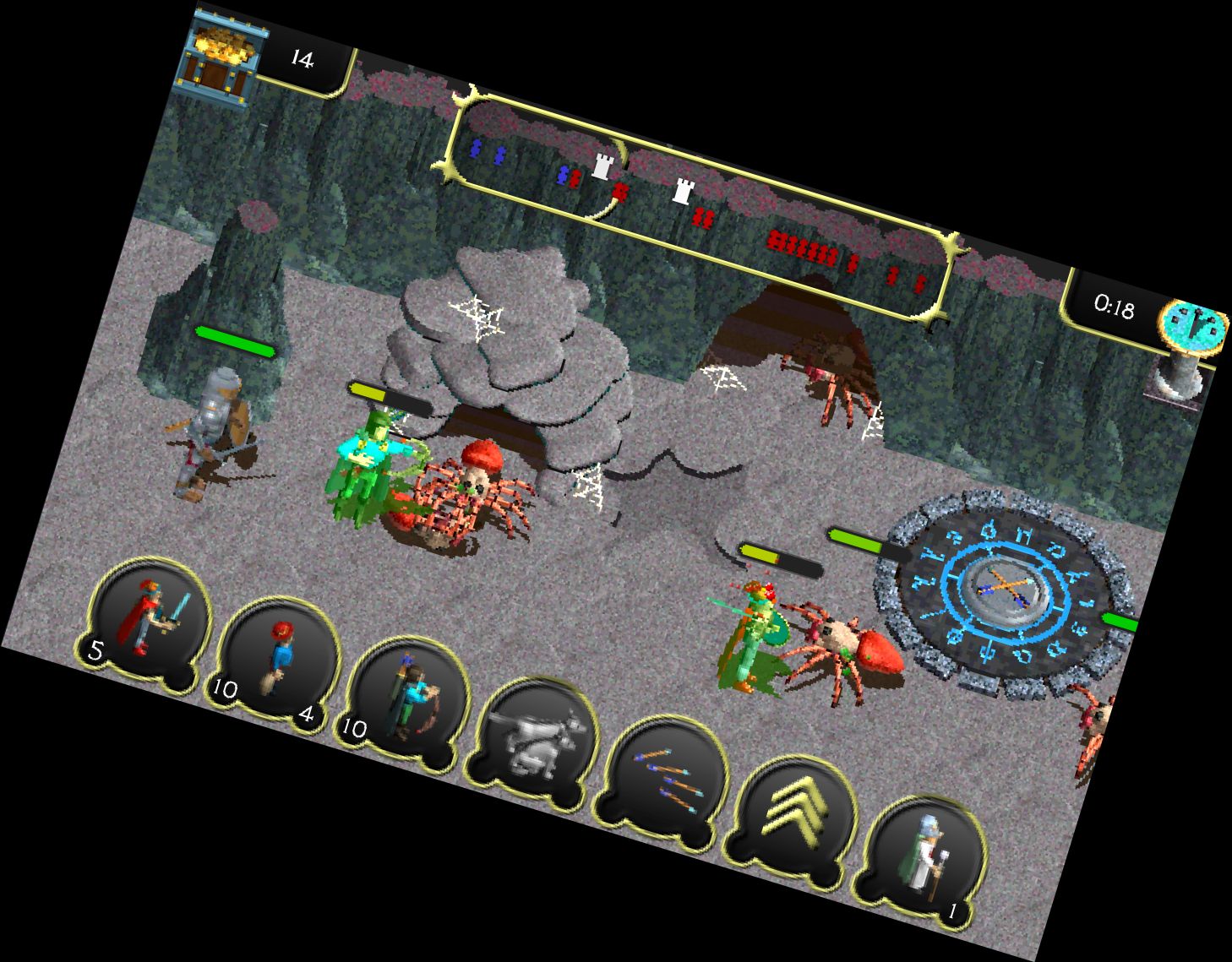Click the teal clock timer icon

(1193, 331)
